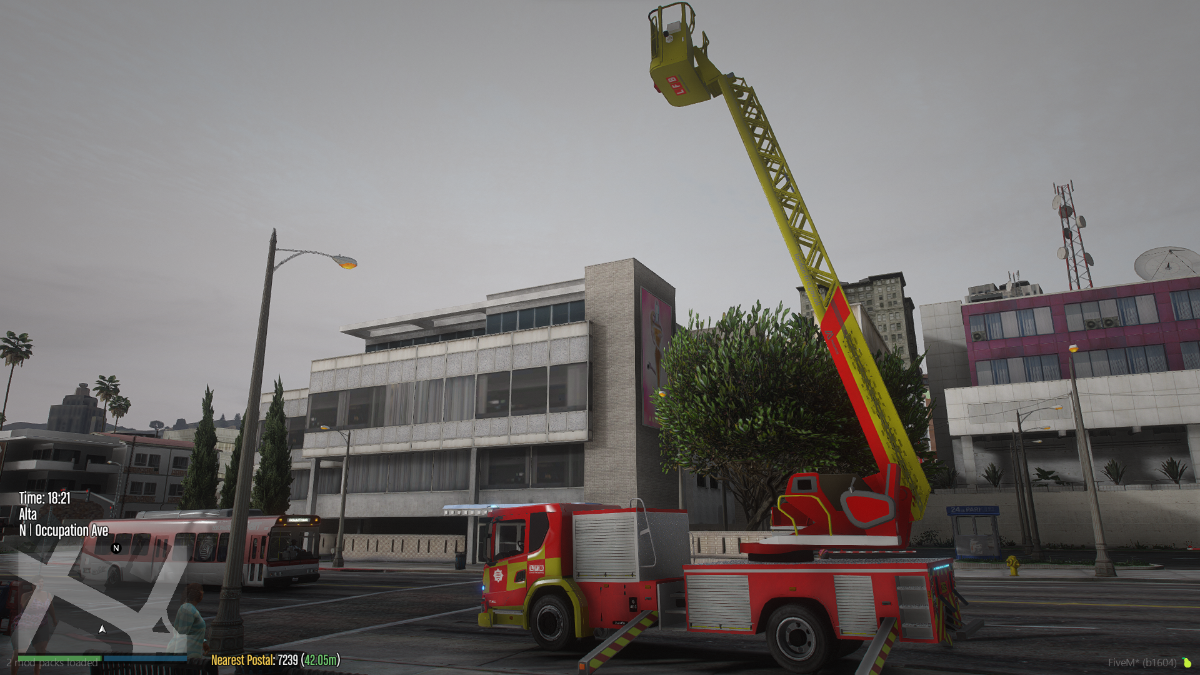Click the white player arrow on minimap
1200x675 pixels.
pos(101,629)
